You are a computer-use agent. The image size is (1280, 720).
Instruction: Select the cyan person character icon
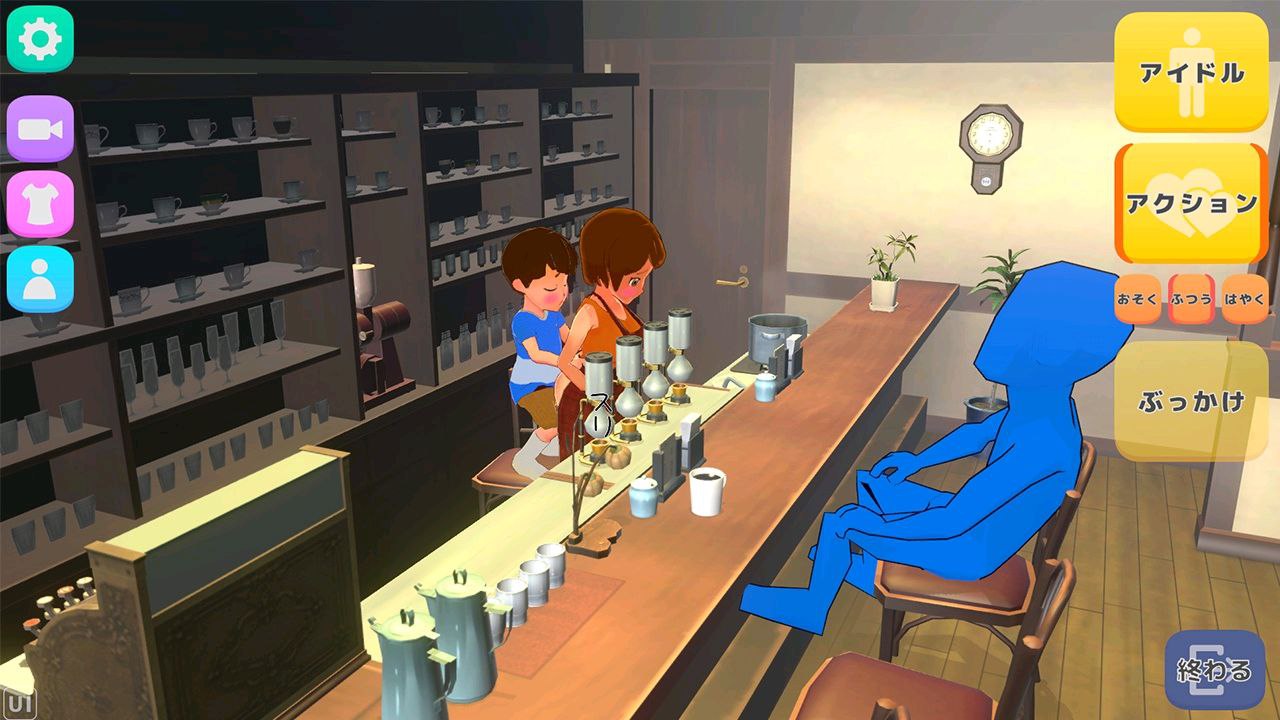[x=38, y=281]
